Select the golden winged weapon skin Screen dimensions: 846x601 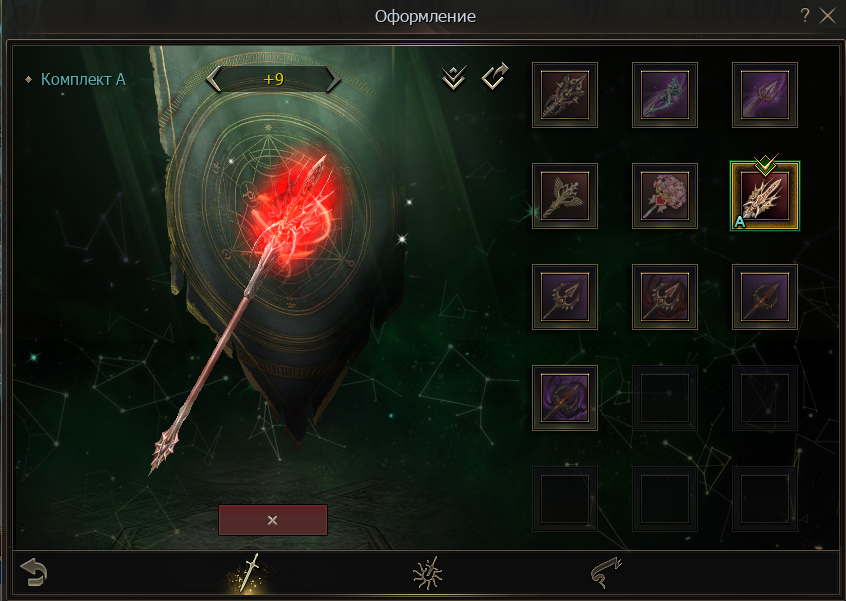[565, 195]
